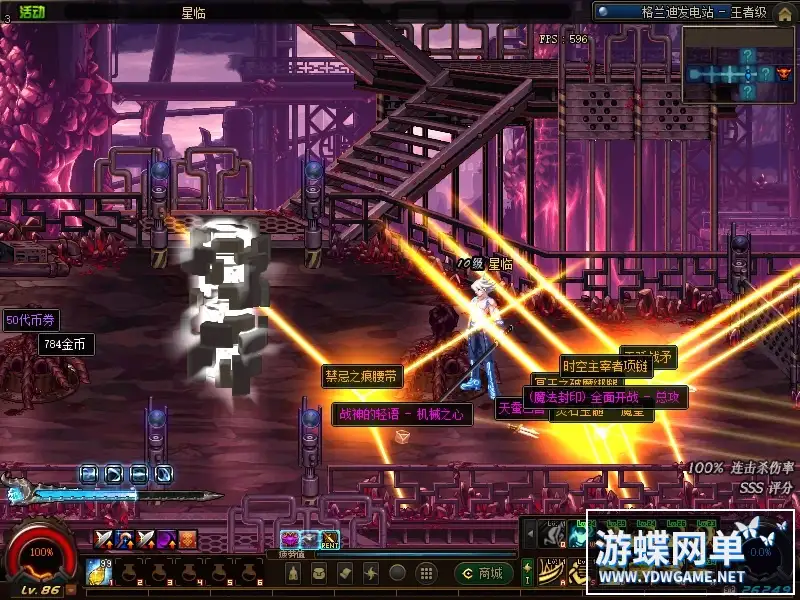
Task: Click the home button beside the dungeon name
Action: click(783, 12)
